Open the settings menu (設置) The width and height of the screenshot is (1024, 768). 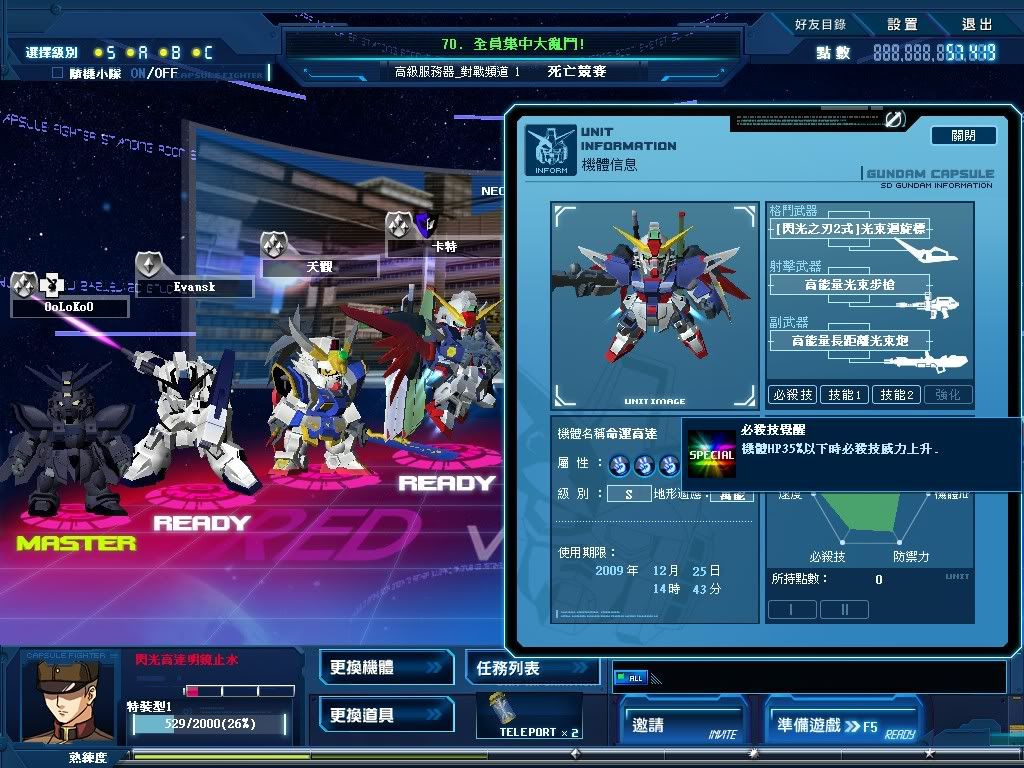point(902,24)
